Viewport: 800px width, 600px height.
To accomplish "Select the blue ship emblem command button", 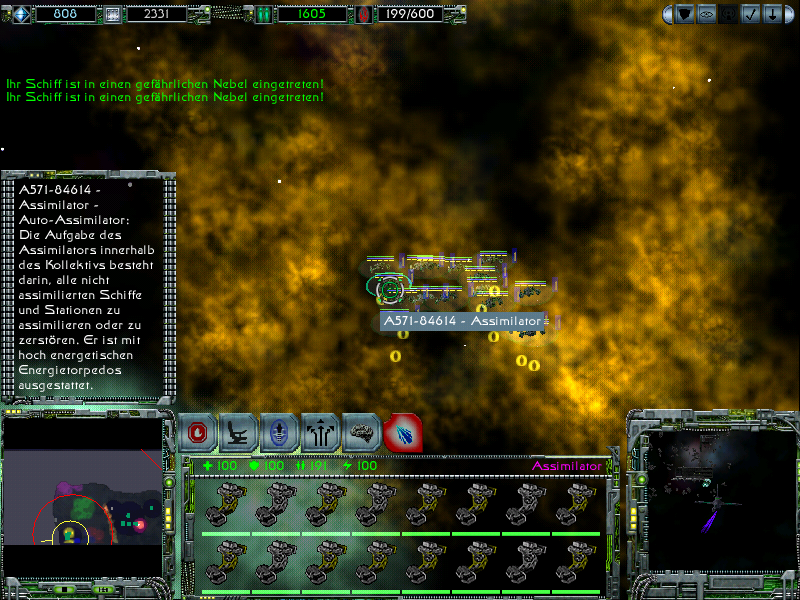I will click(x=279, y=433).
